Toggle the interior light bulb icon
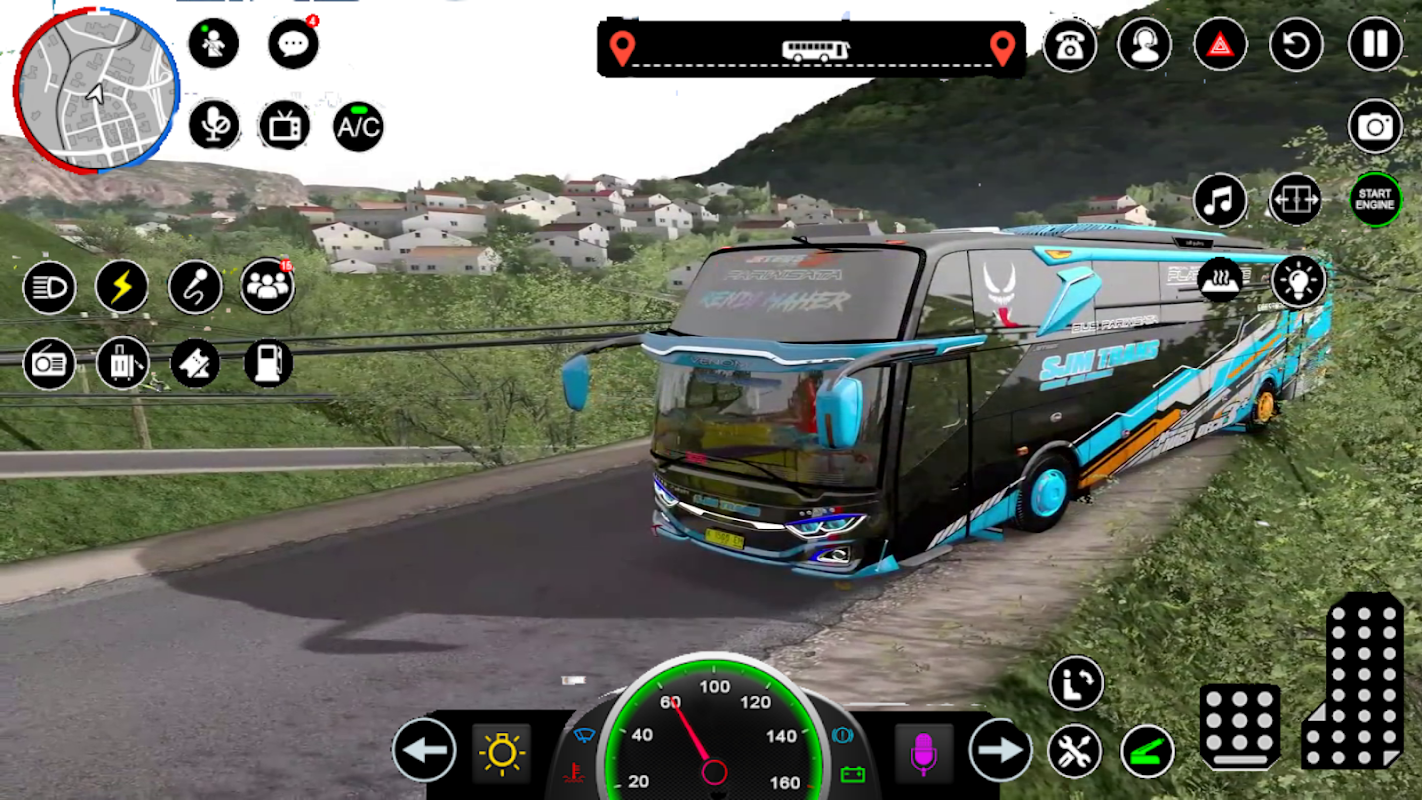The width and height of the screenshot is (1422, 800). (x=1299, y=281)
